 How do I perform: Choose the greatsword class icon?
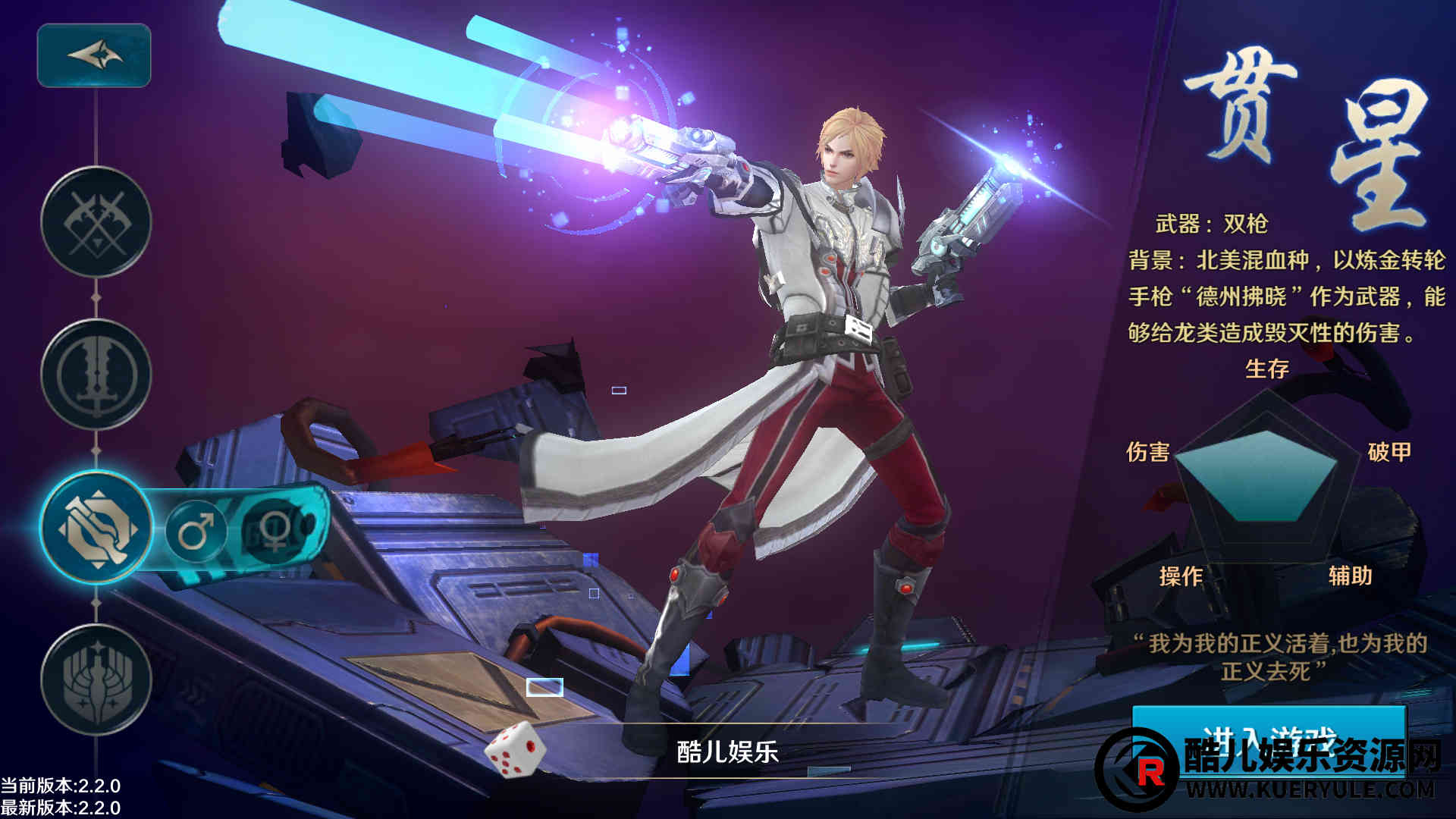[96, 375]
